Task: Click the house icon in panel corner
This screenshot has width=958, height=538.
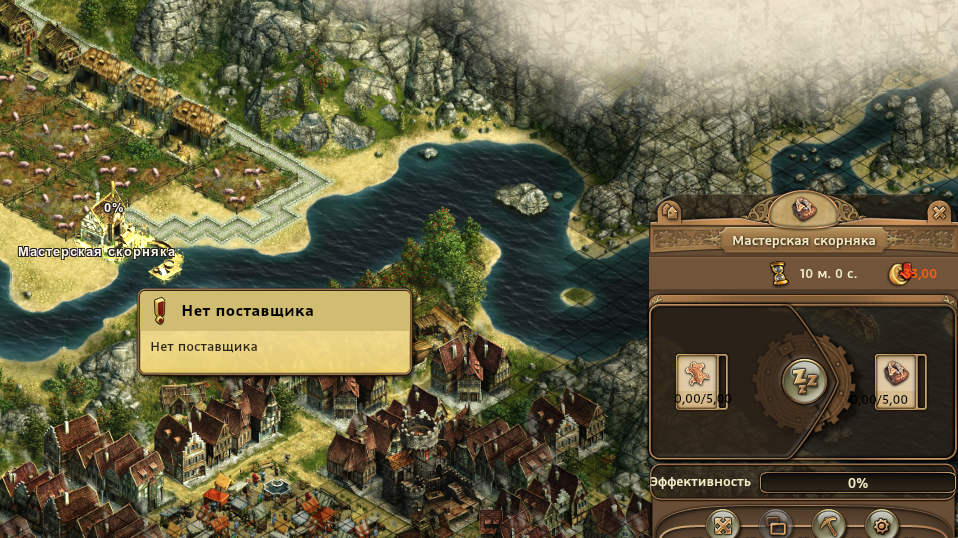Action: (x=670, y=212)
